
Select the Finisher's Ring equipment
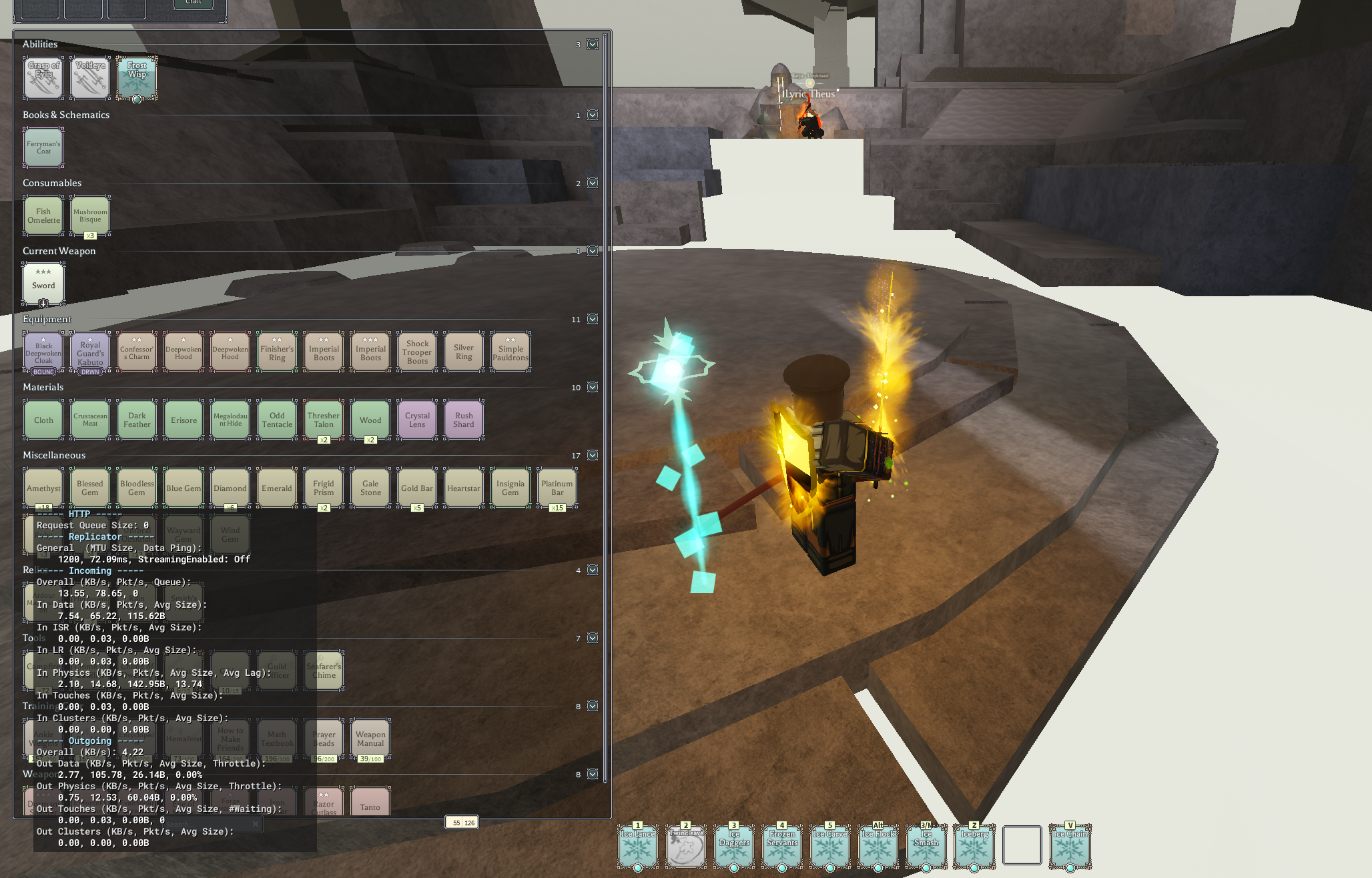pyautogui.click(x=277, y=352)
